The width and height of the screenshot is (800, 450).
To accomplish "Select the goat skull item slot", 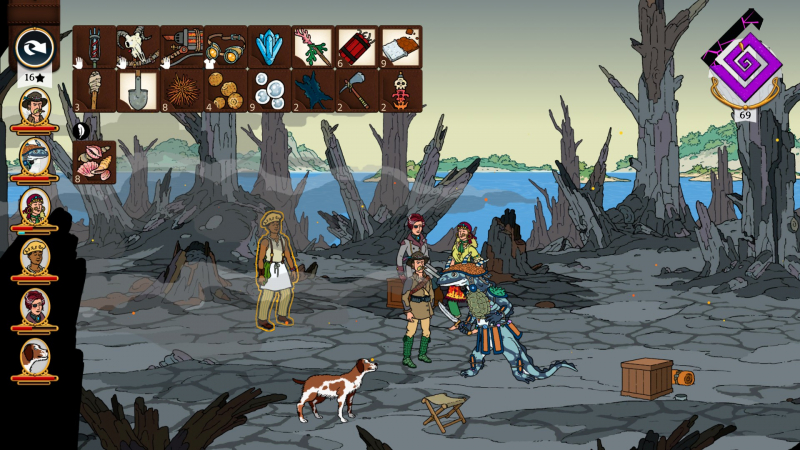I will (138, 47).
